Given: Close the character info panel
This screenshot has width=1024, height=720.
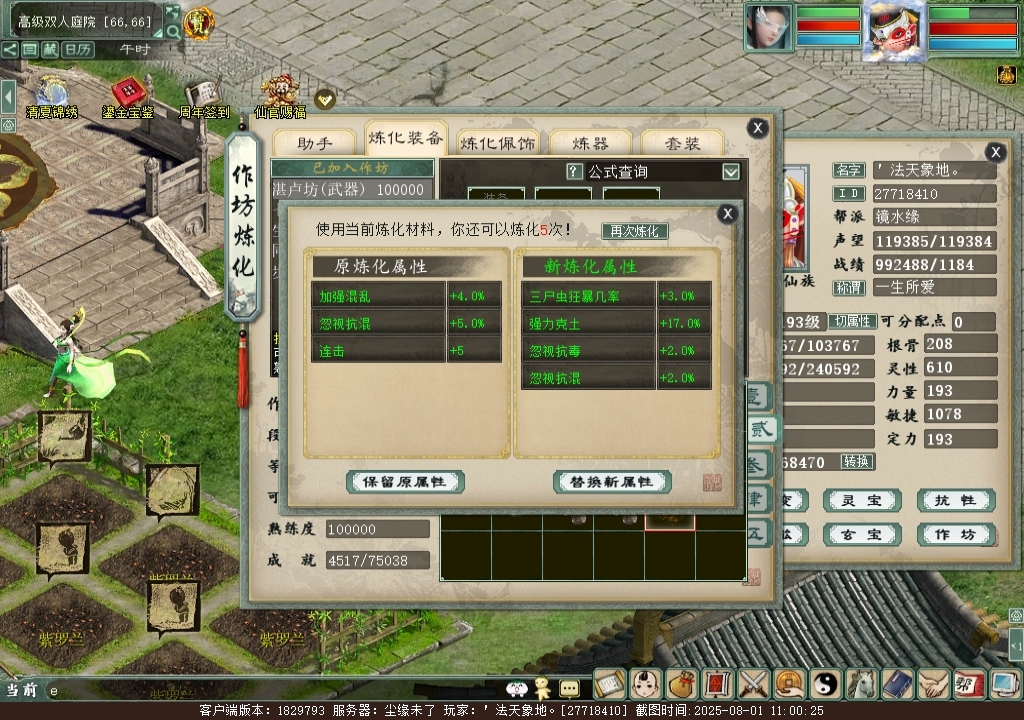Looking at the screenshot, I should coord(995,152).
